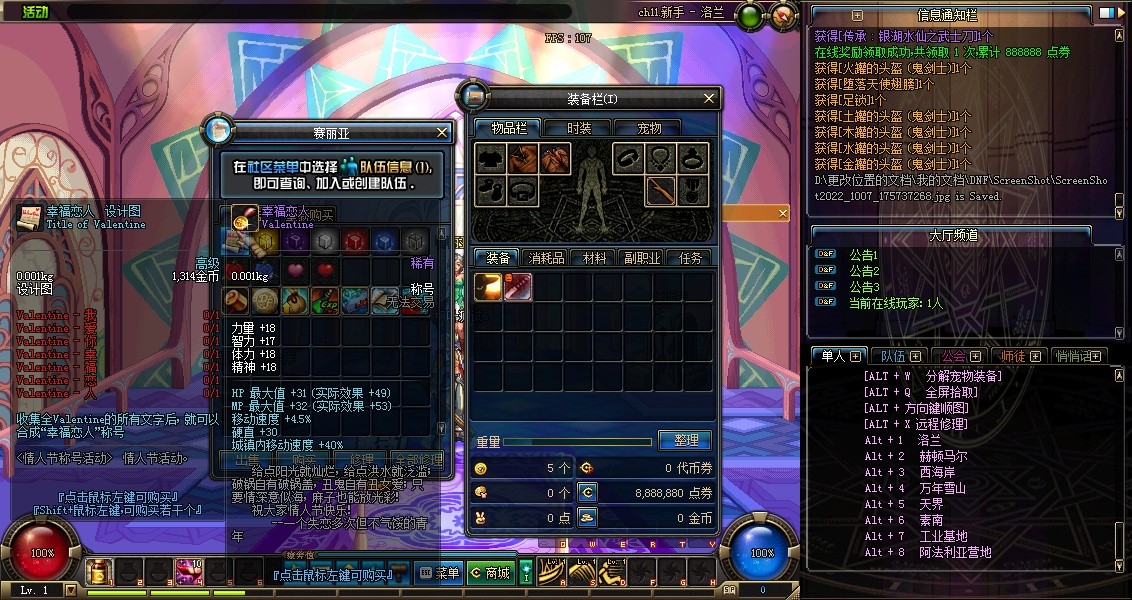
Task: Click the 整理 sort button
Action: 685,440
